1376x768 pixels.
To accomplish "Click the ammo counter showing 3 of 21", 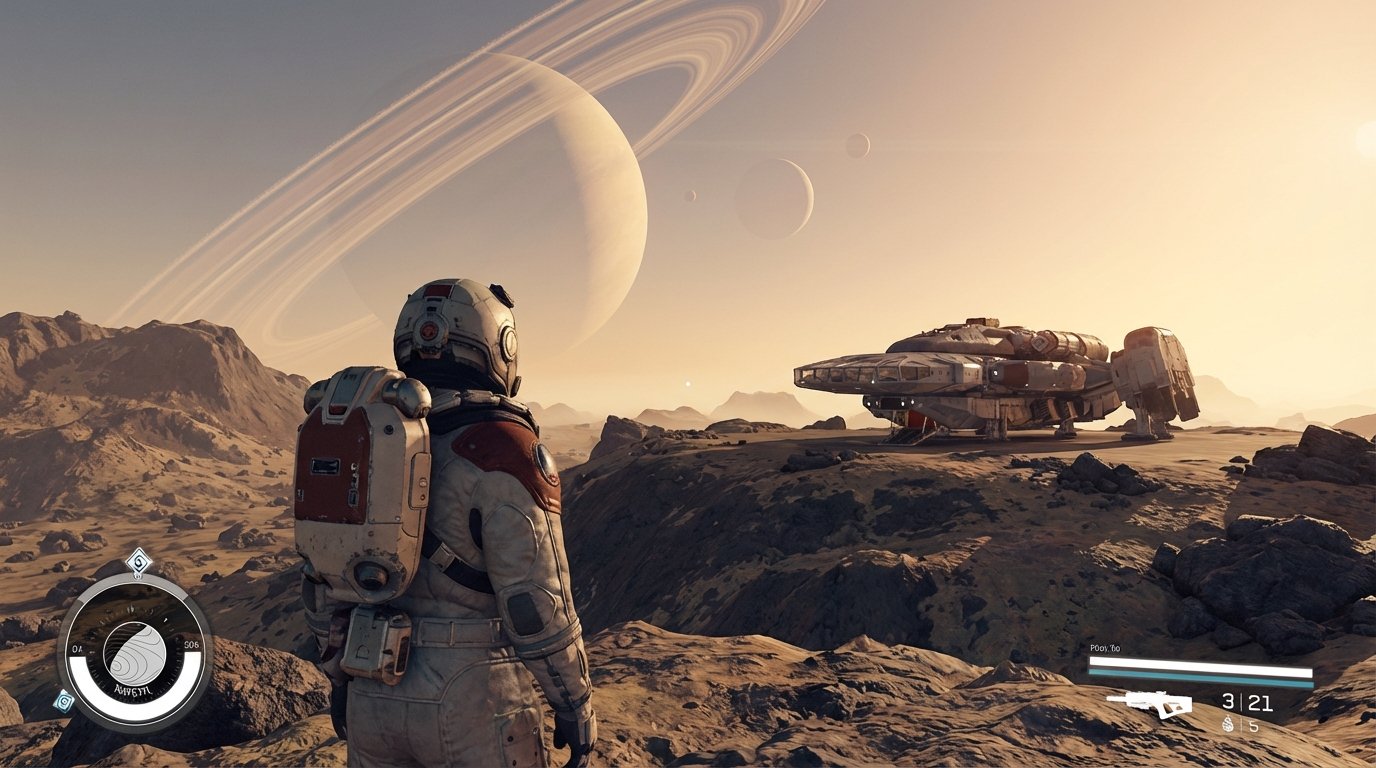I will pos(1246,702).
